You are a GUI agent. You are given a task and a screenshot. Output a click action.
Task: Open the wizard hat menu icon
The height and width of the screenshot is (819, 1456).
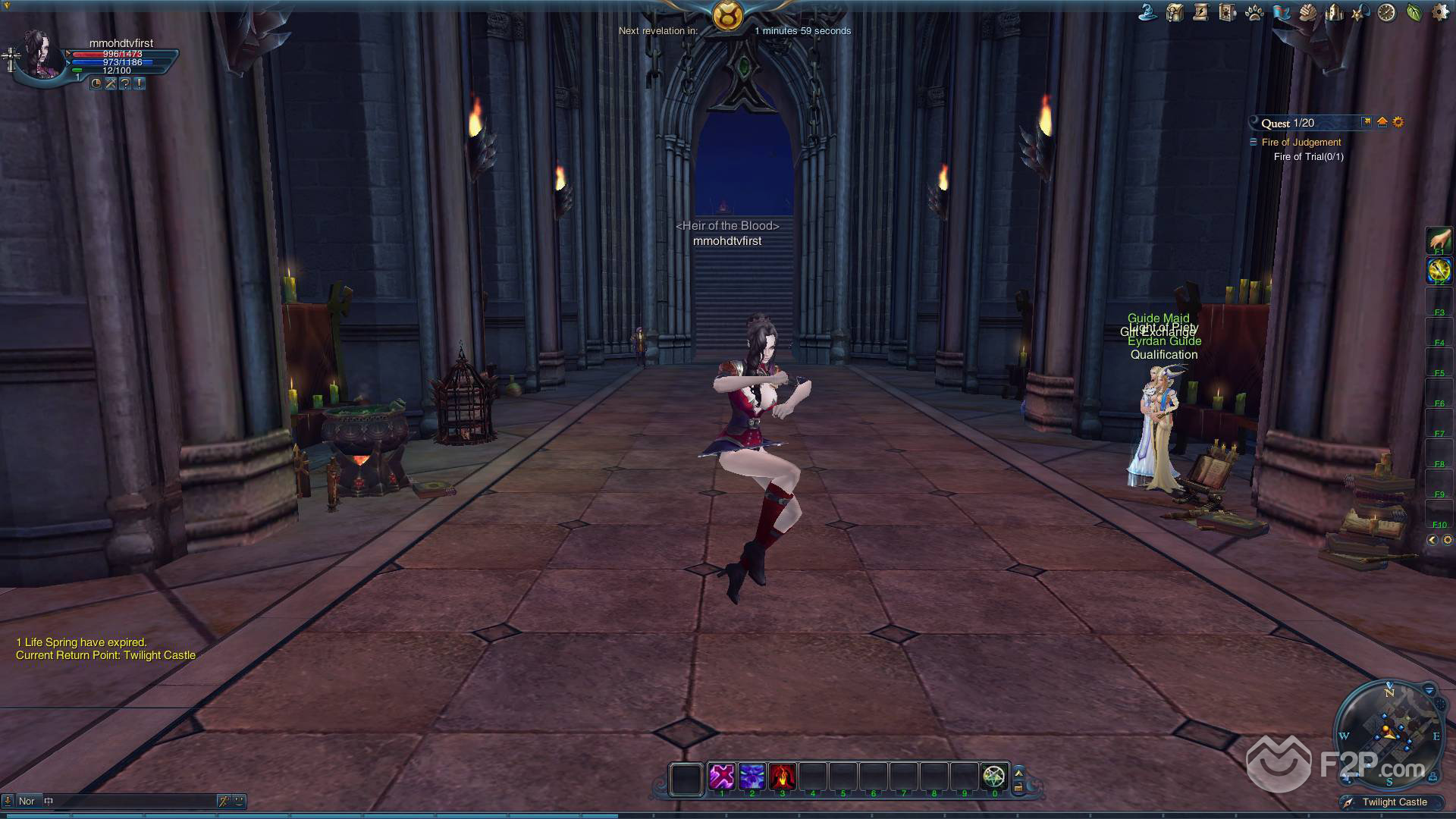pos(1148,12)
